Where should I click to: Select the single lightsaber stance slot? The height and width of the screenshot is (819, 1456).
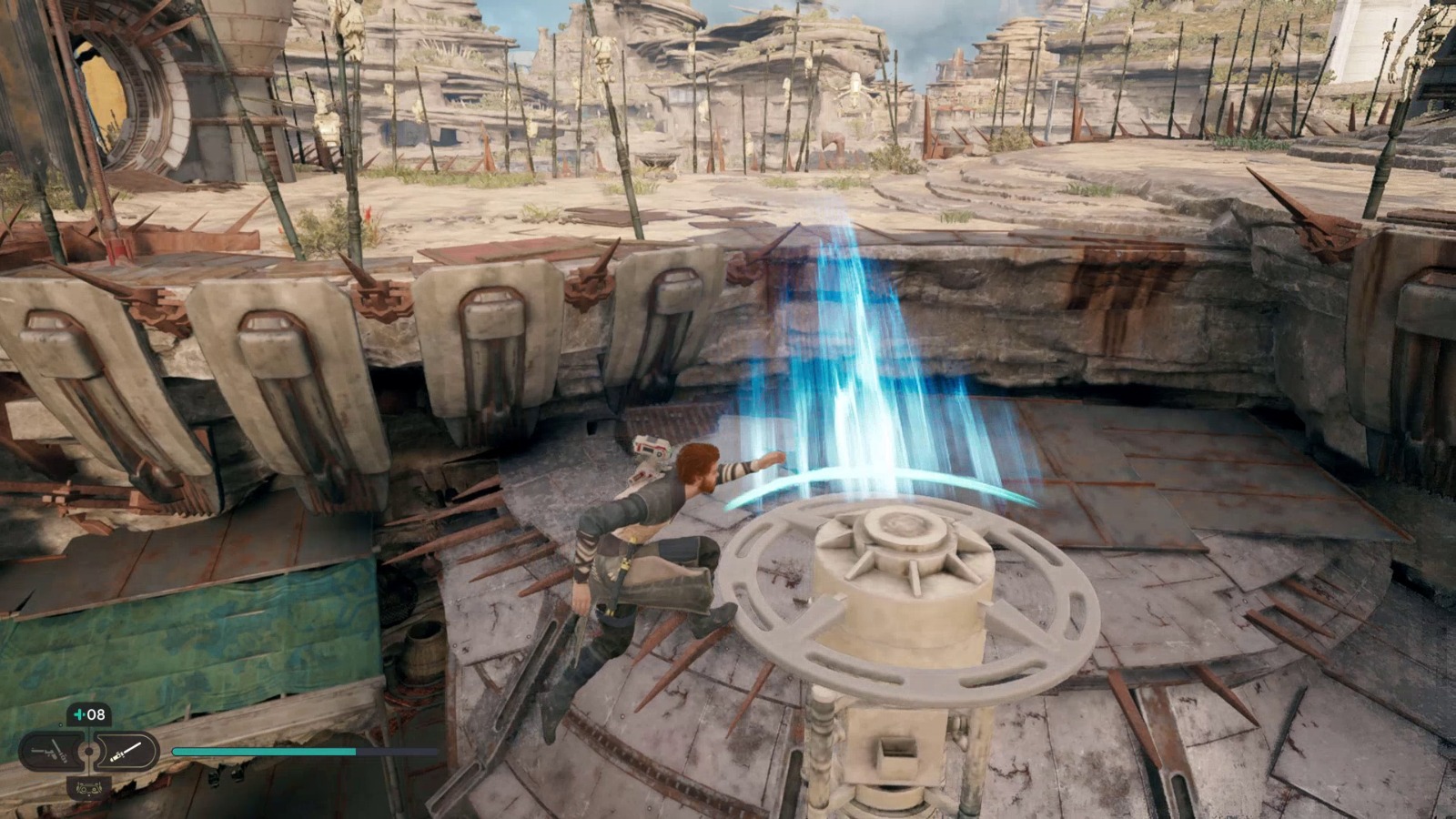pos(126,752)
